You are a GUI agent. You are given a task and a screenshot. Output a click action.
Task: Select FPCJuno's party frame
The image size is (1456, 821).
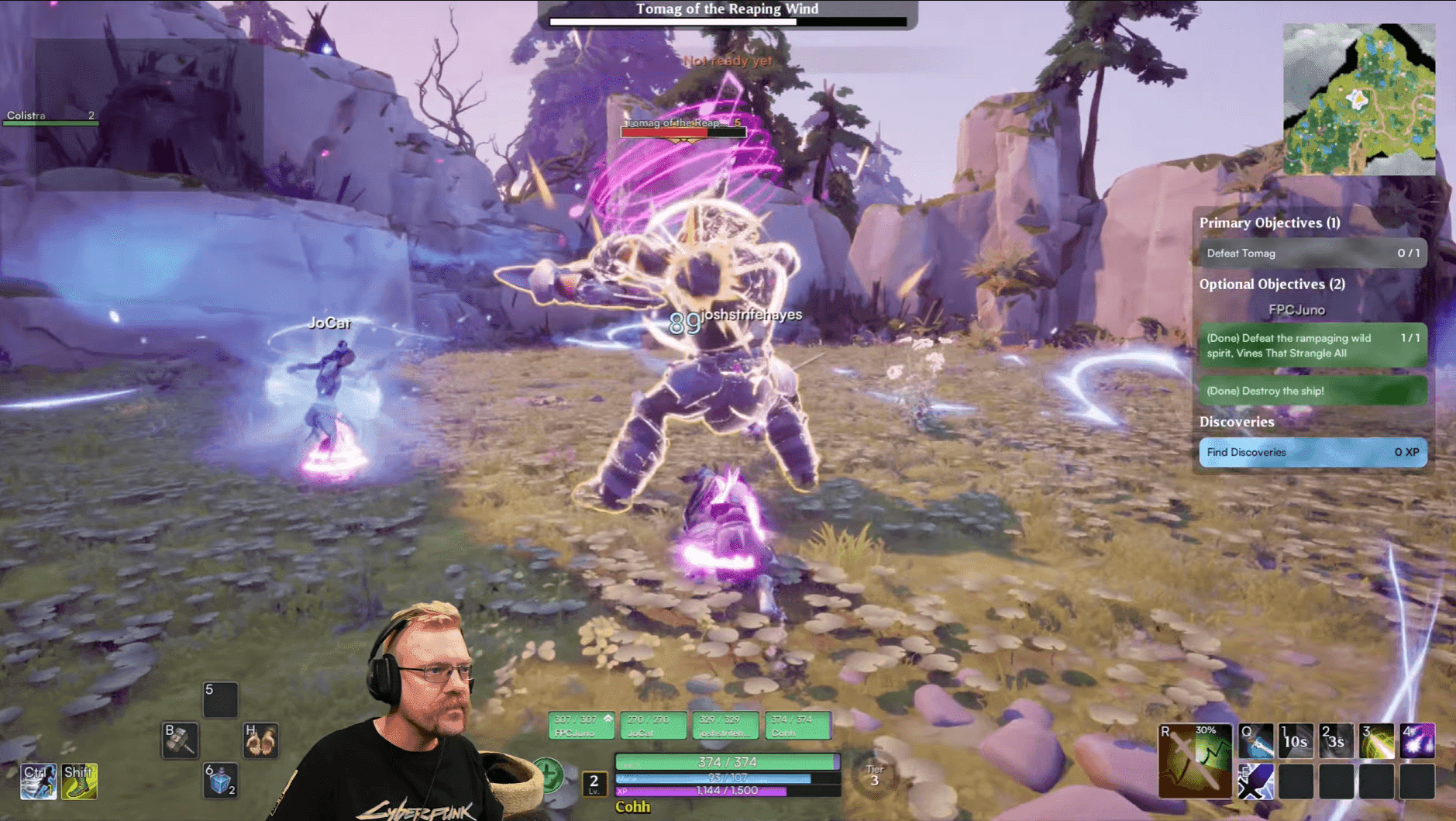[x=581, y=726]
